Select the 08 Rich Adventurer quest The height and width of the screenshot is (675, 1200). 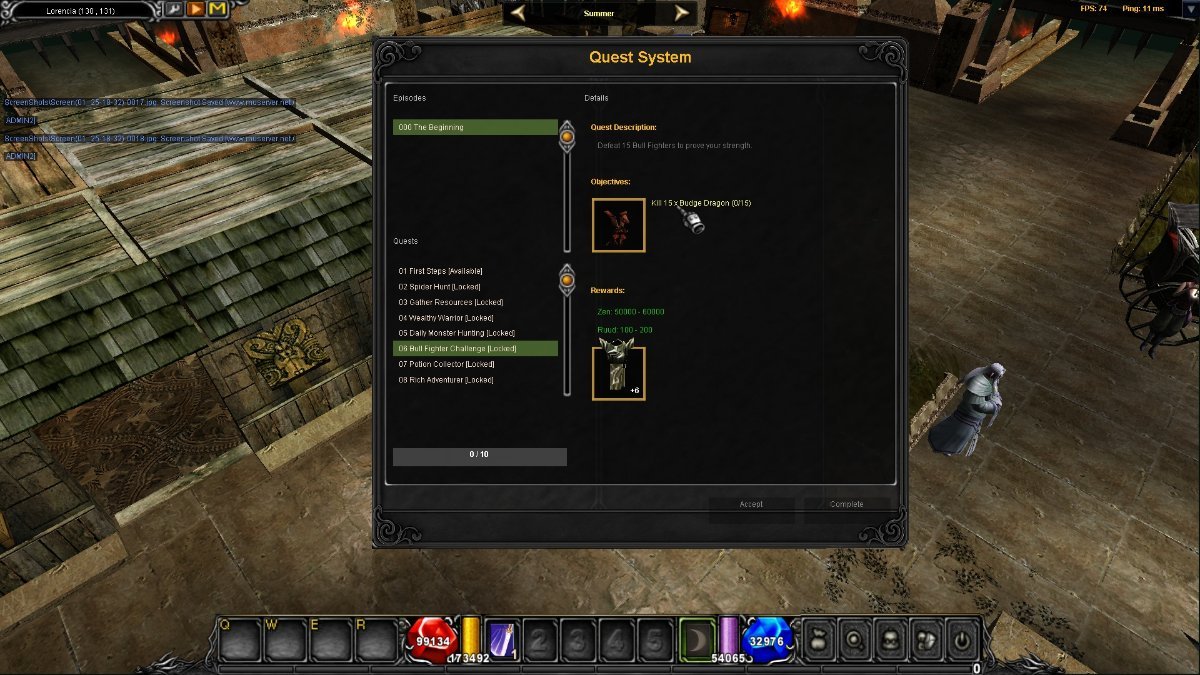pos(445,380)
